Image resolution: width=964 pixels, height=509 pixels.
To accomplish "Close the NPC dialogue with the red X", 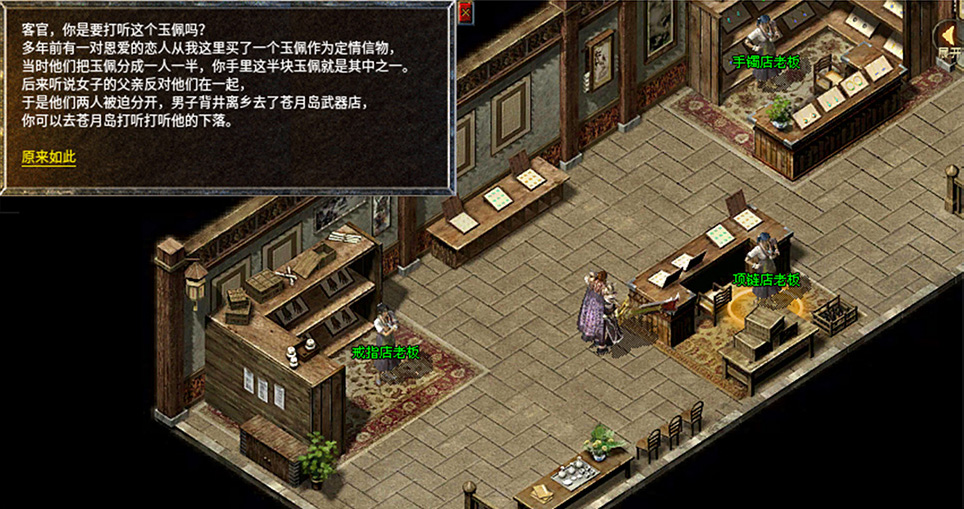I will pyautogui.click(x=465, y=12).
